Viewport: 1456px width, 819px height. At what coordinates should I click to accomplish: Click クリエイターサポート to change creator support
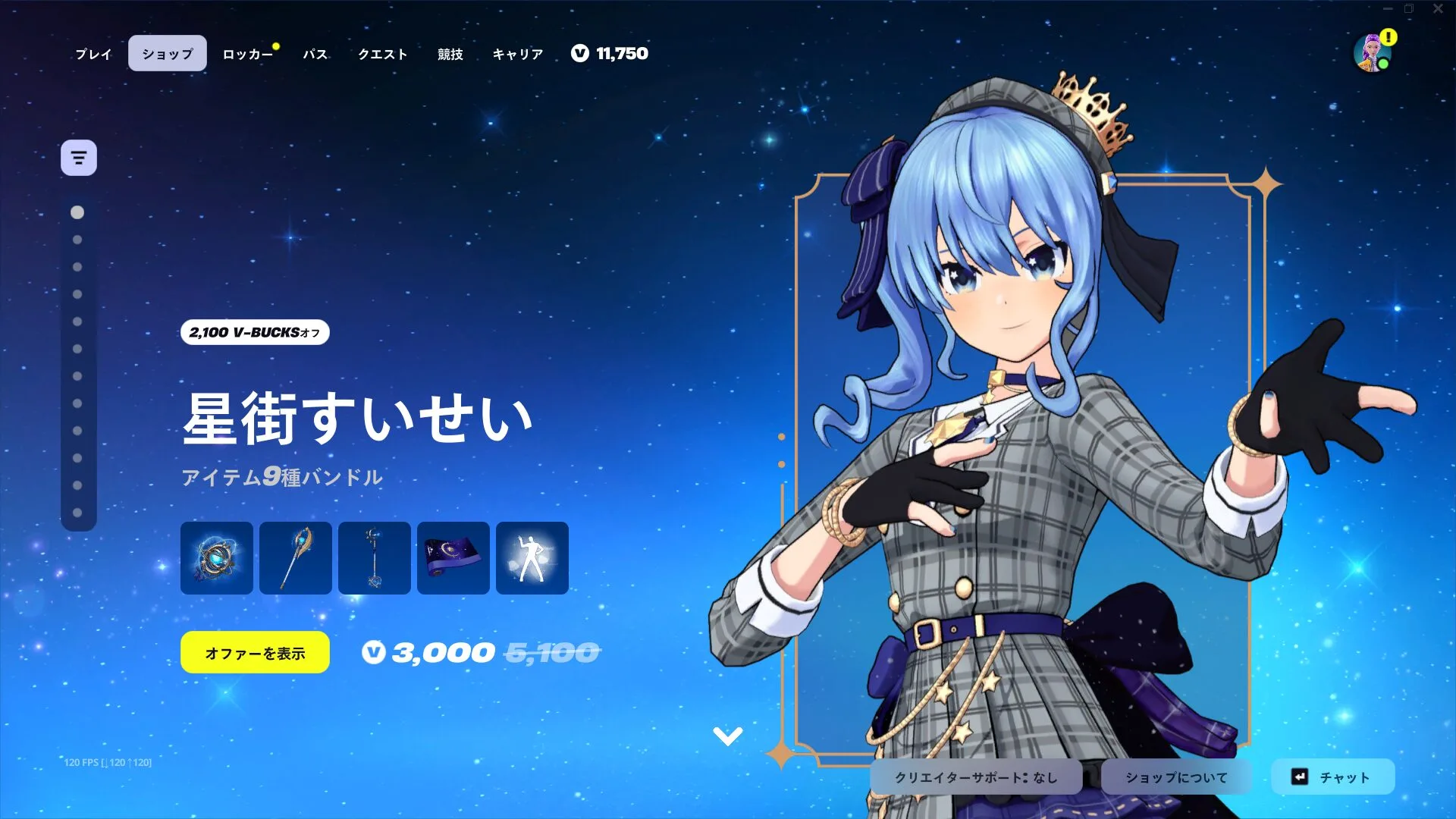978,777
